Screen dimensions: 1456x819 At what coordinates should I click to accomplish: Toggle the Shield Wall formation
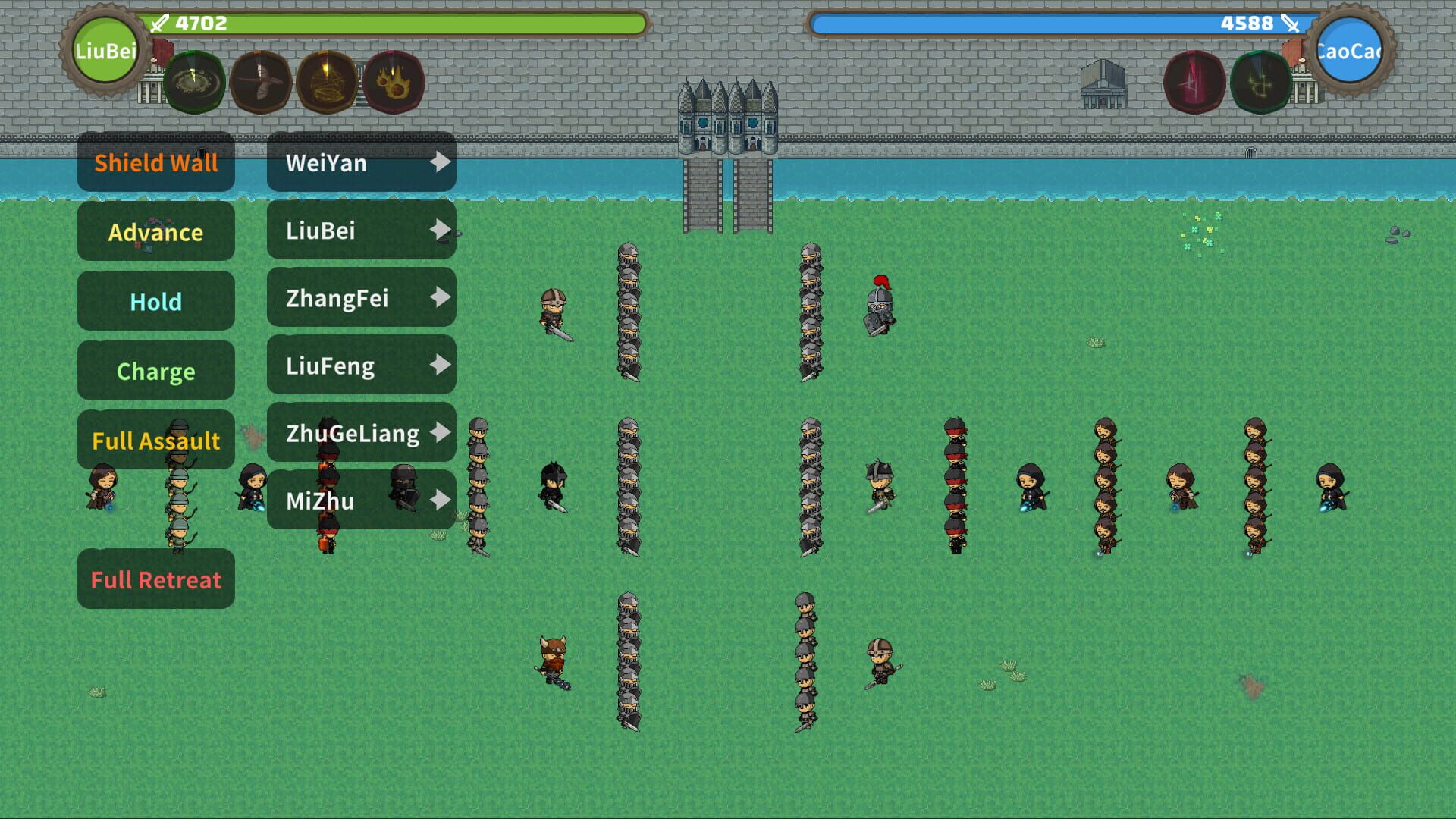156,162
